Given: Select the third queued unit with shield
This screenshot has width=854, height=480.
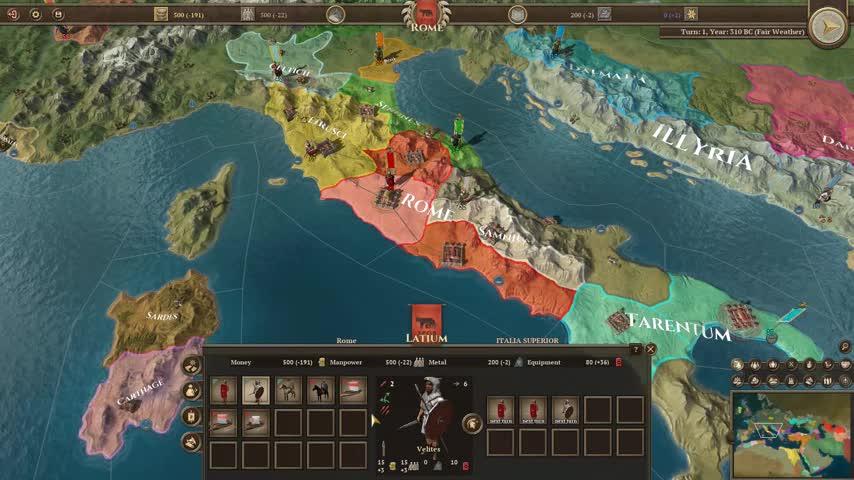Looking at the screenshot, I should tap(565, 410).
